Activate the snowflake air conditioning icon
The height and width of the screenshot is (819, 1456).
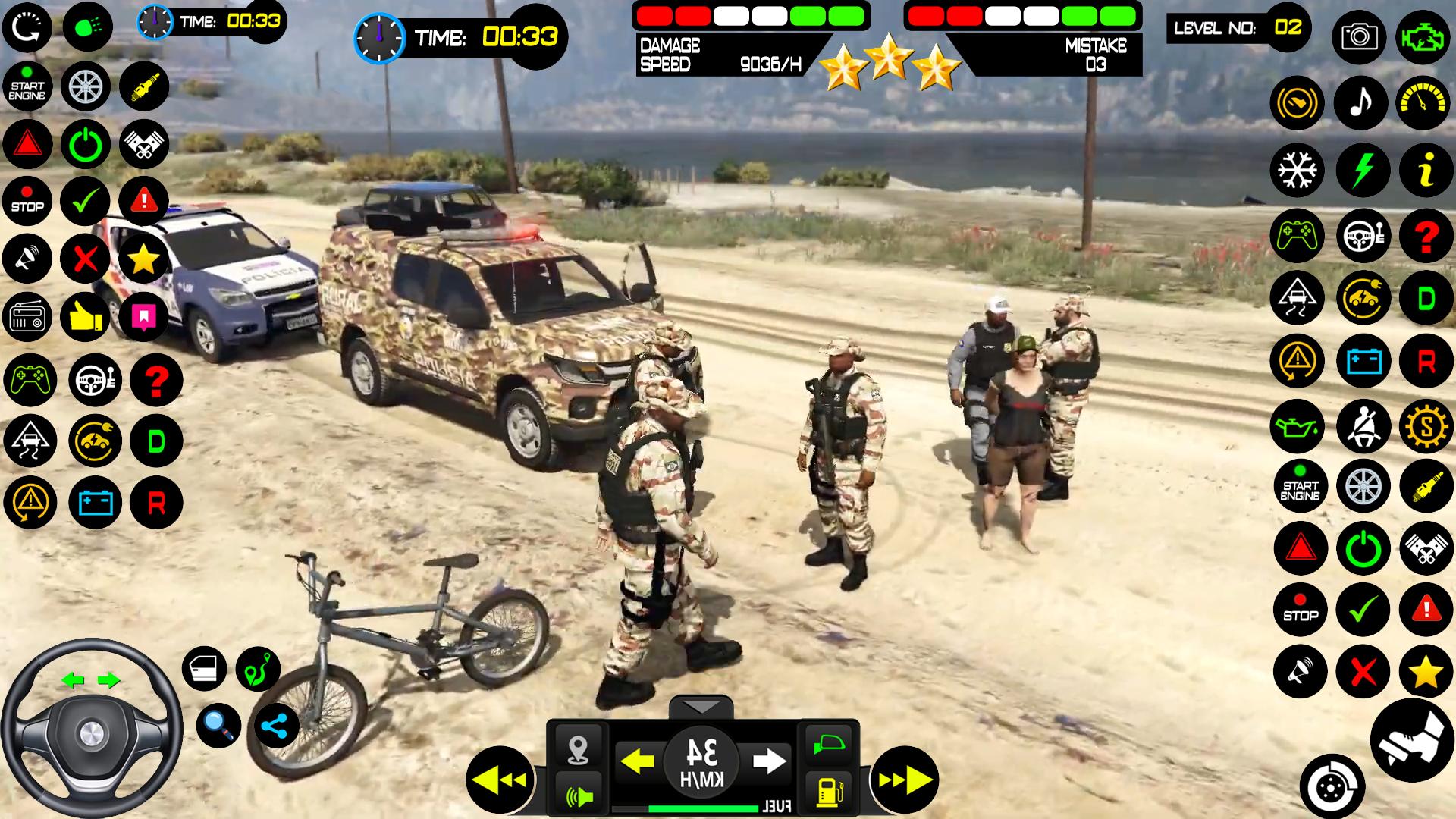pos(1298,169)
